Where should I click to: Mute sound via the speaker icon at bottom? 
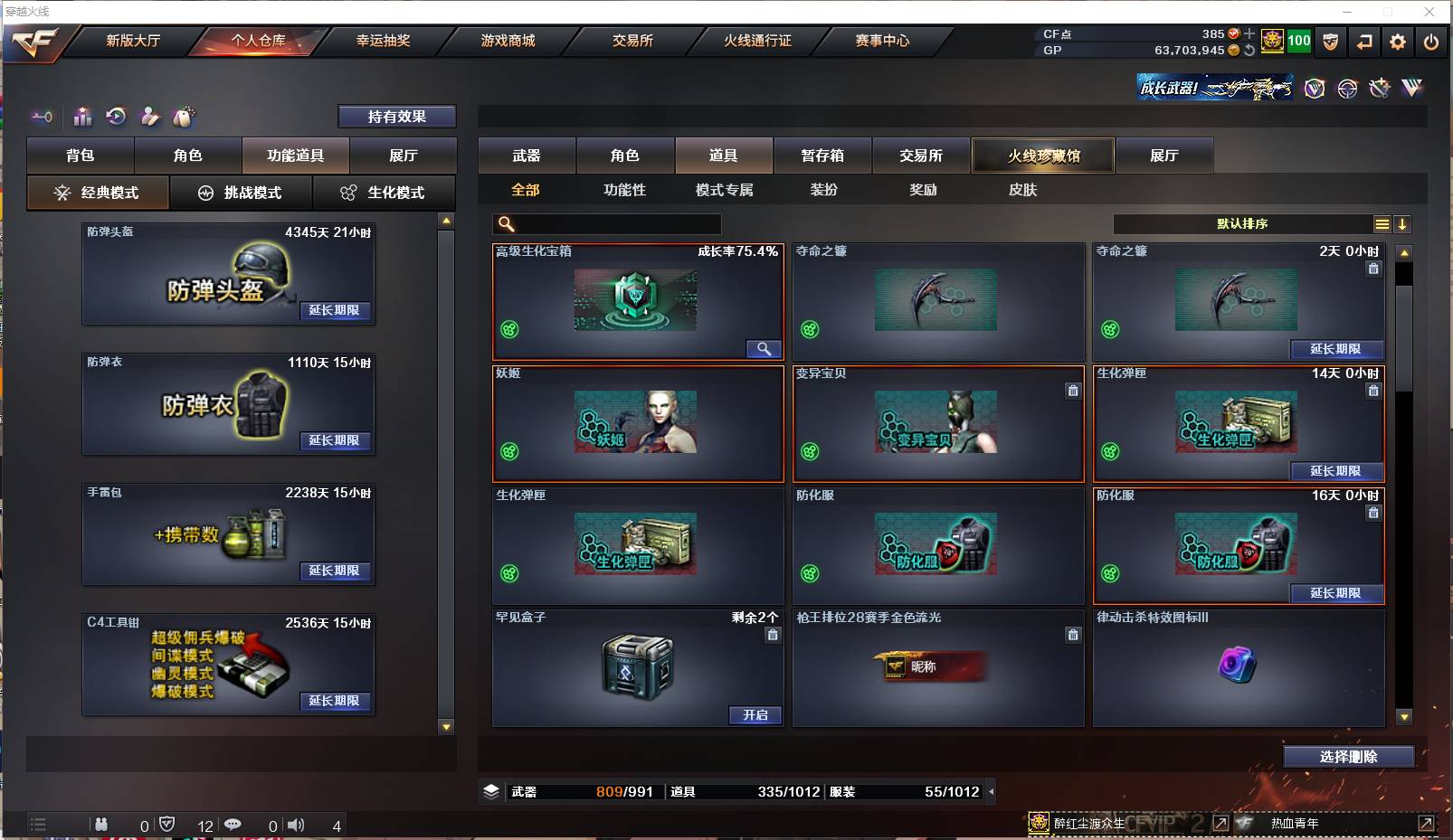click(x=296, y=824)
